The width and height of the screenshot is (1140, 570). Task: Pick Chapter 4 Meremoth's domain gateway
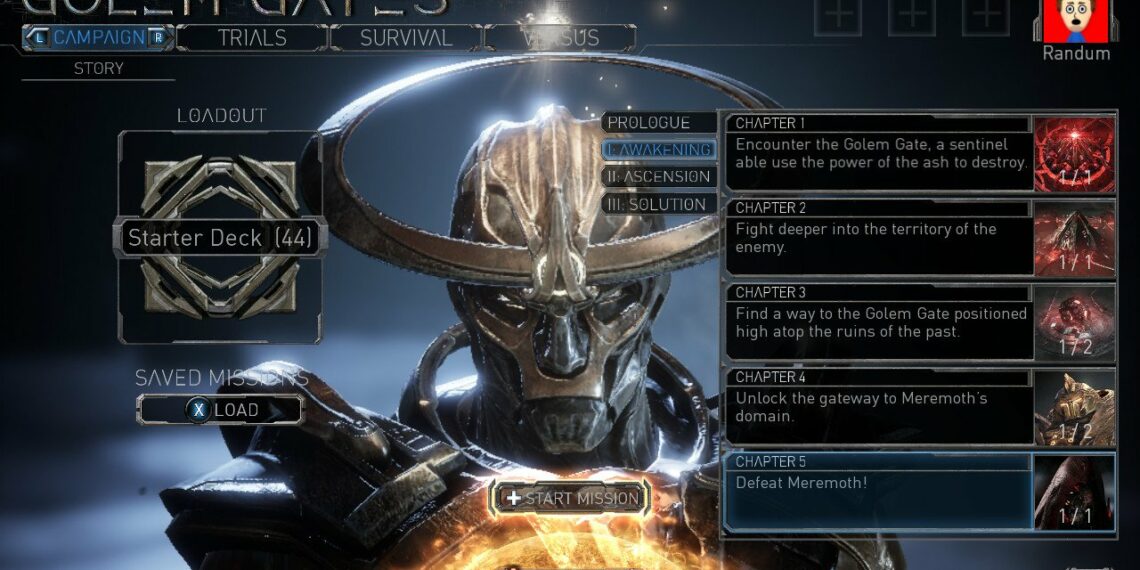pyautogui.click(x=880, y=406)
